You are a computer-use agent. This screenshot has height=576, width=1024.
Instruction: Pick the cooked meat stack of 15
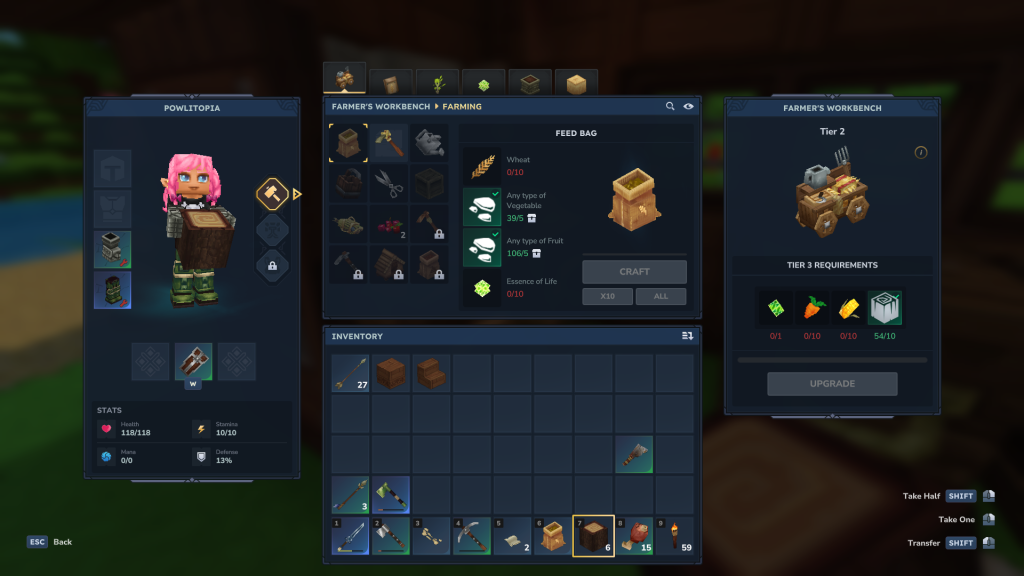[633, 536]
